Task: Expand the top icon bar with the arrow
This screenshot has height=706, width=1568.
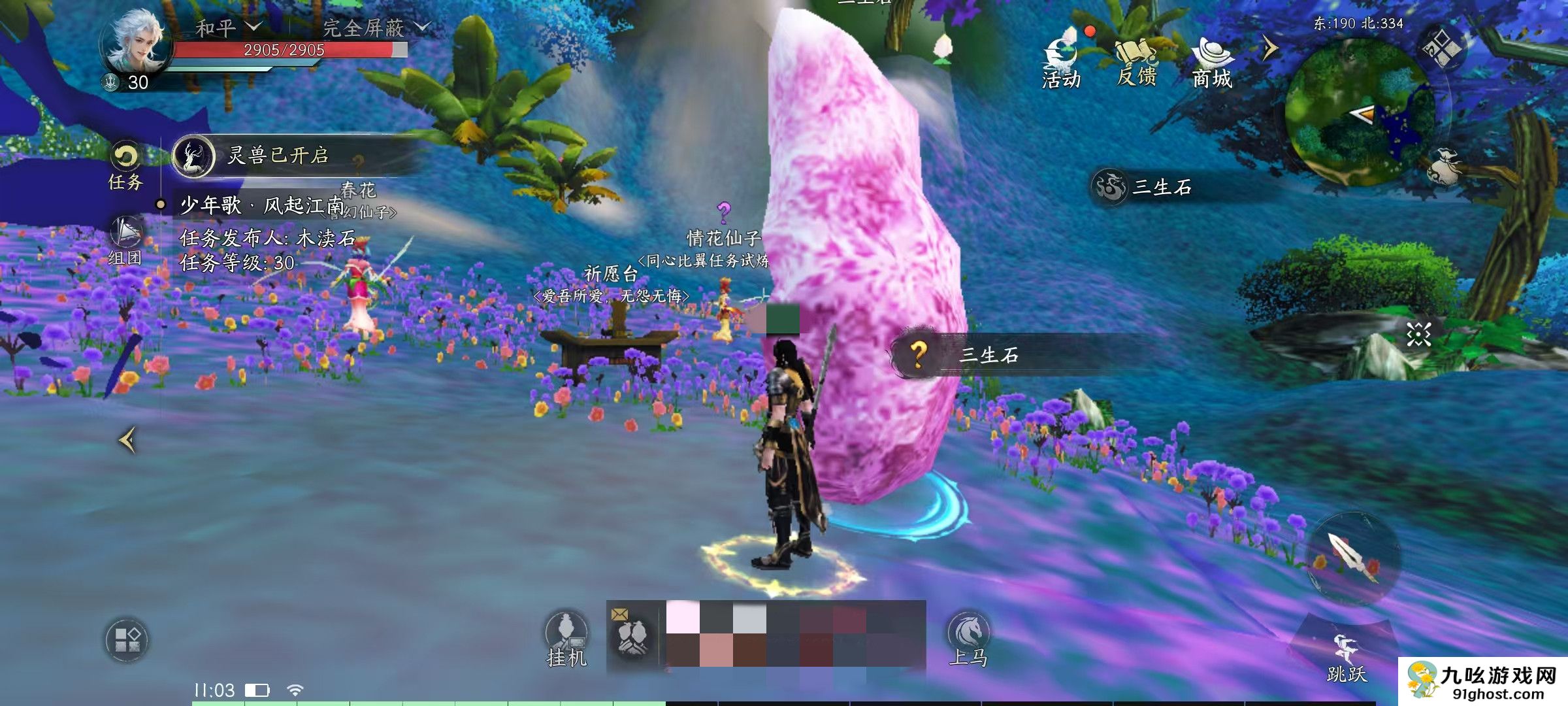Action: tap(1269, 48)
